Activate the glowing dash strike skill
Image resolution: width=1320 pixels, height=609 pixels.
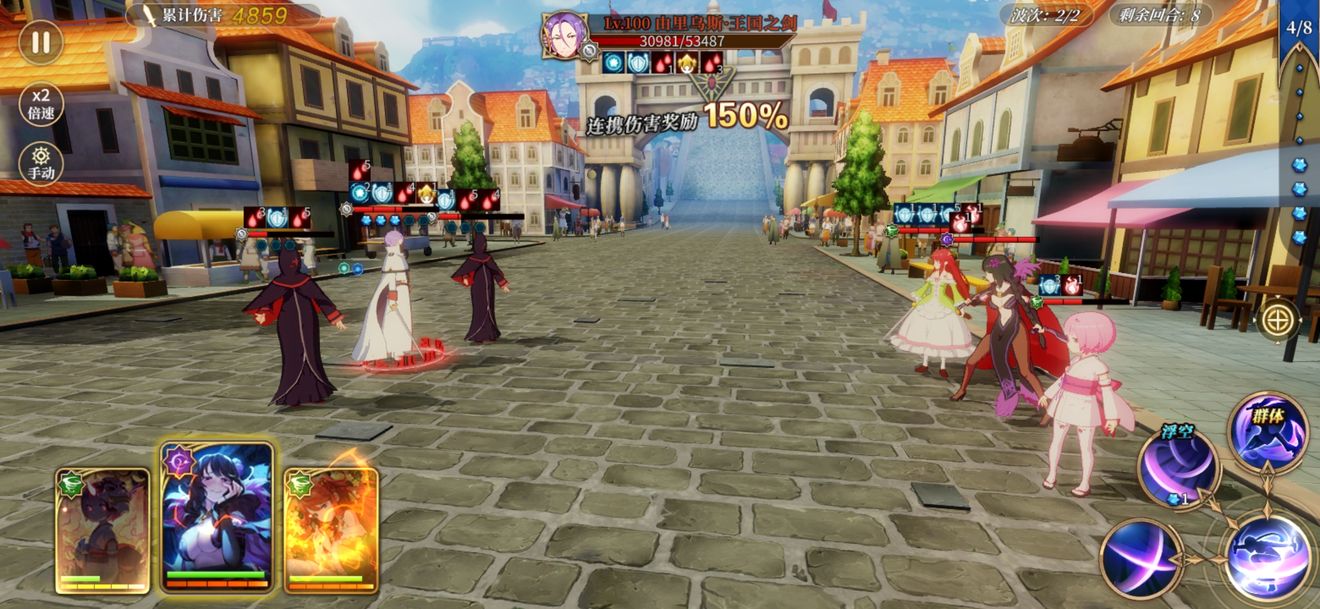[x=1268, y=556]
